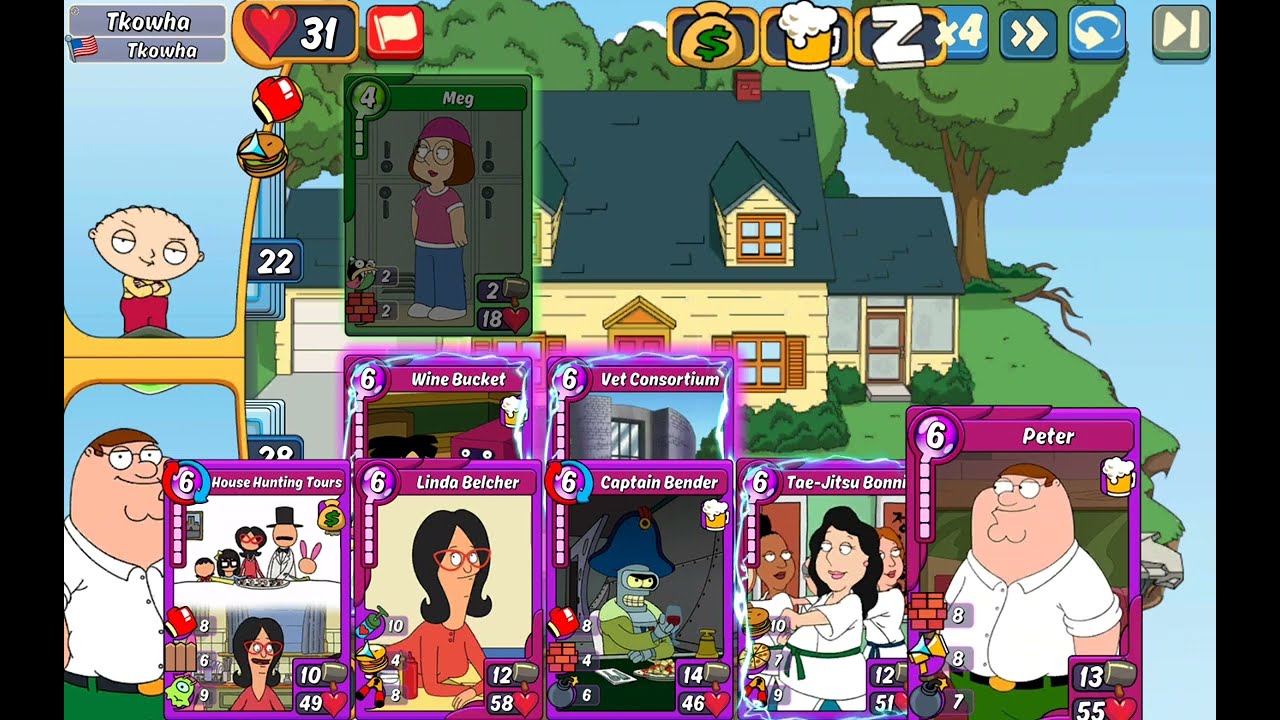Open the Tkowha opponent name panel

coord(148,34)
